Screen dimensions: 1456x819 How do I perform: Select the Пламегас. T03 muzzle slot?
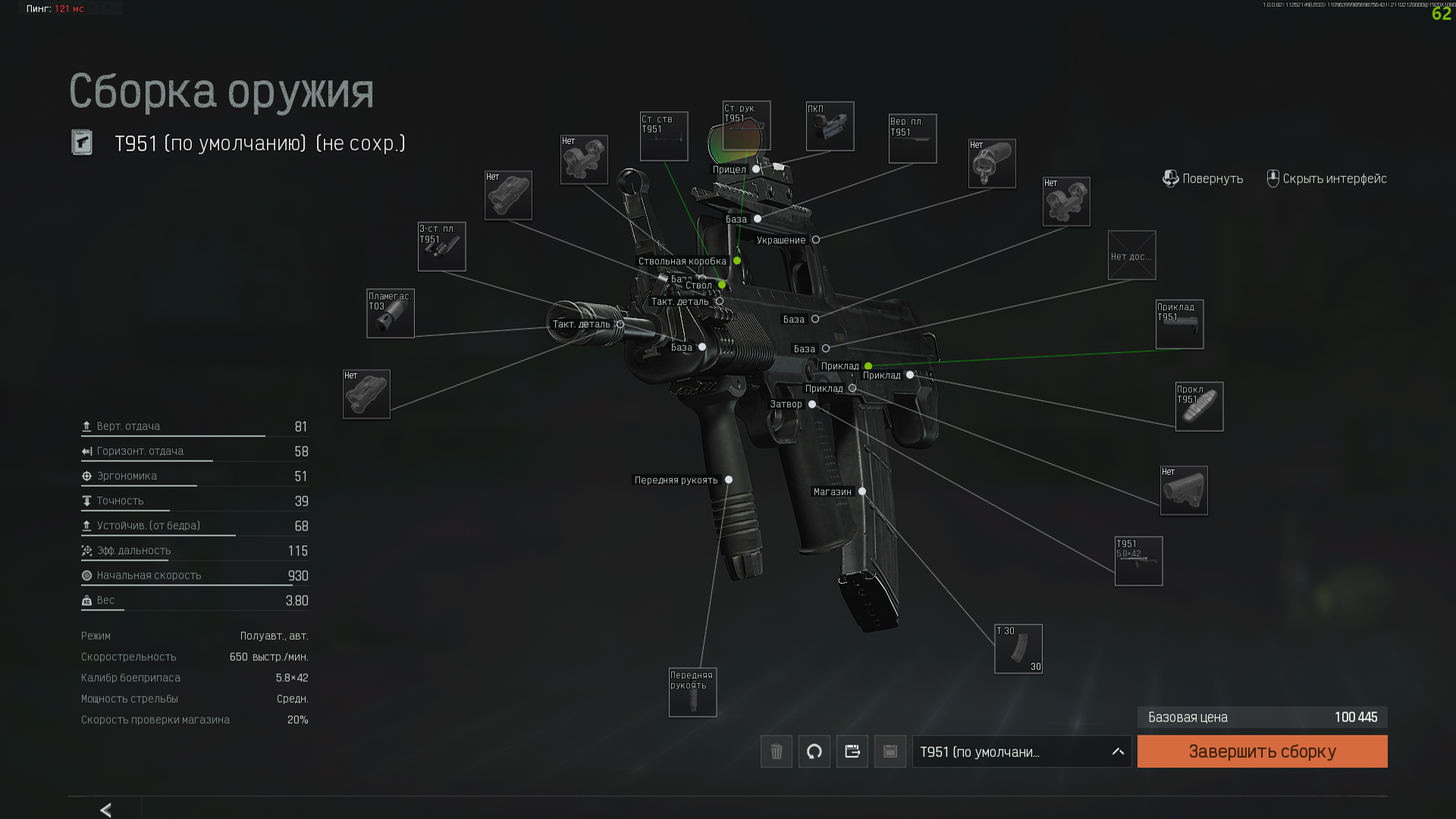click(x=391, y=313)
